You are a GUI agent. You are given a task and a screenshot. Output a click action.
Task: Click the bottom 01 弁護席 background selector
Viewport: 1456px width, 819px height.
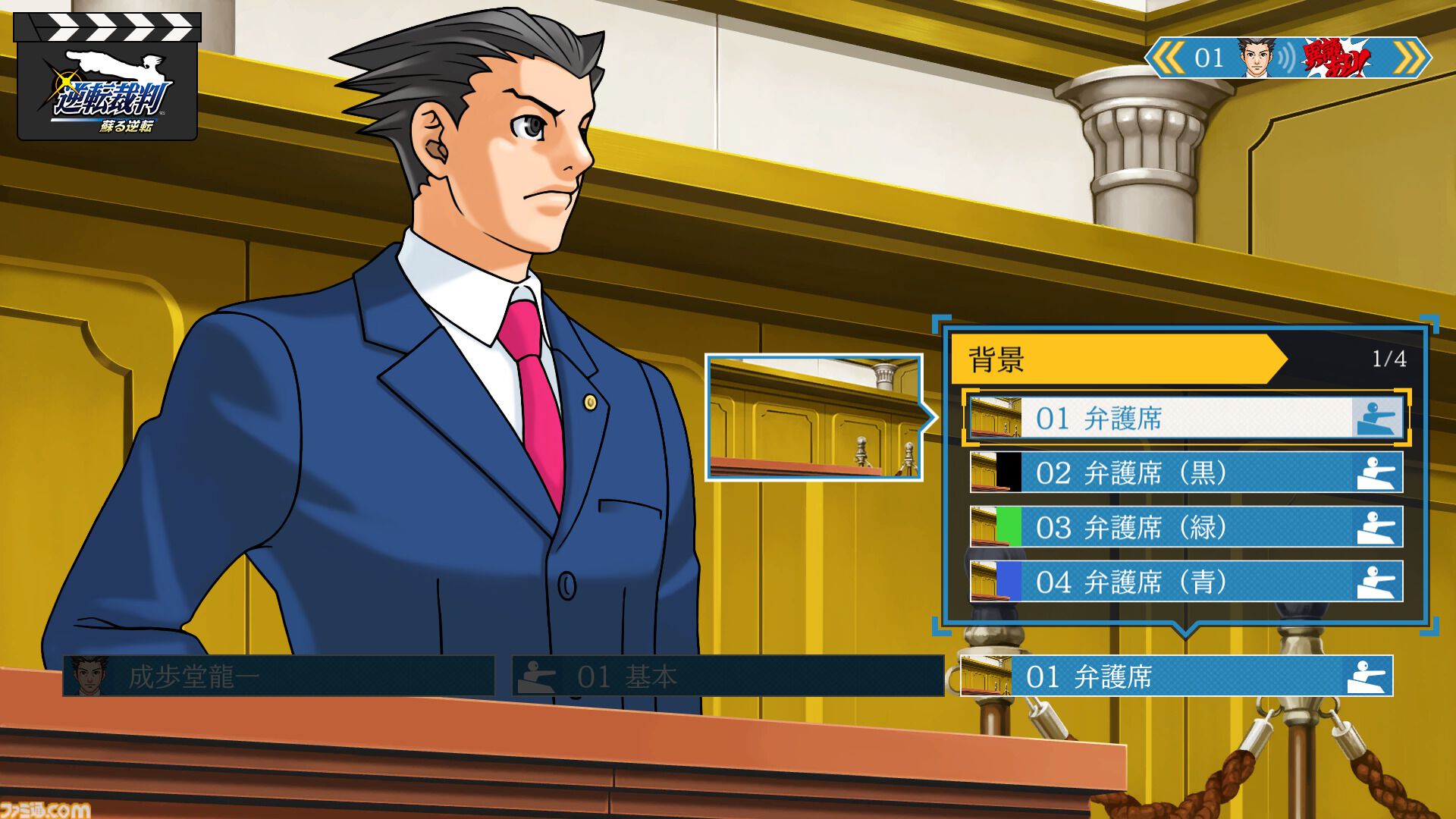(1176, 676)
